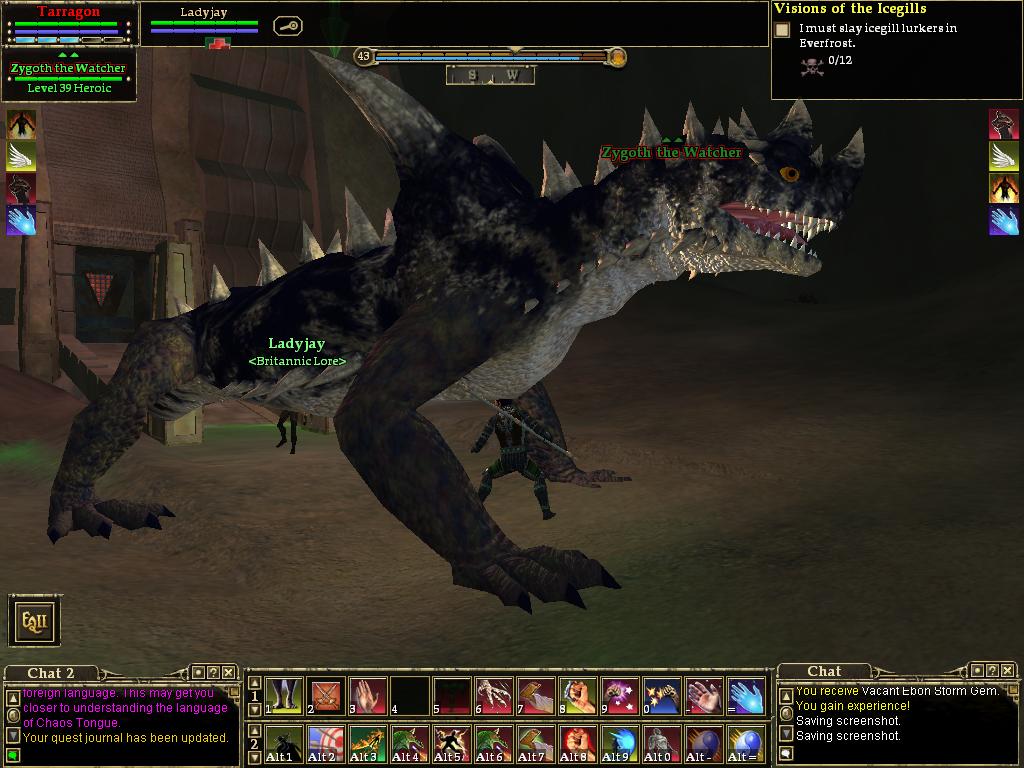Image resolution: width=1024 pixels, height=768 pixels.
Task: Trigger the glowing blue hand hotbar ability
Action: coord(746,696)
